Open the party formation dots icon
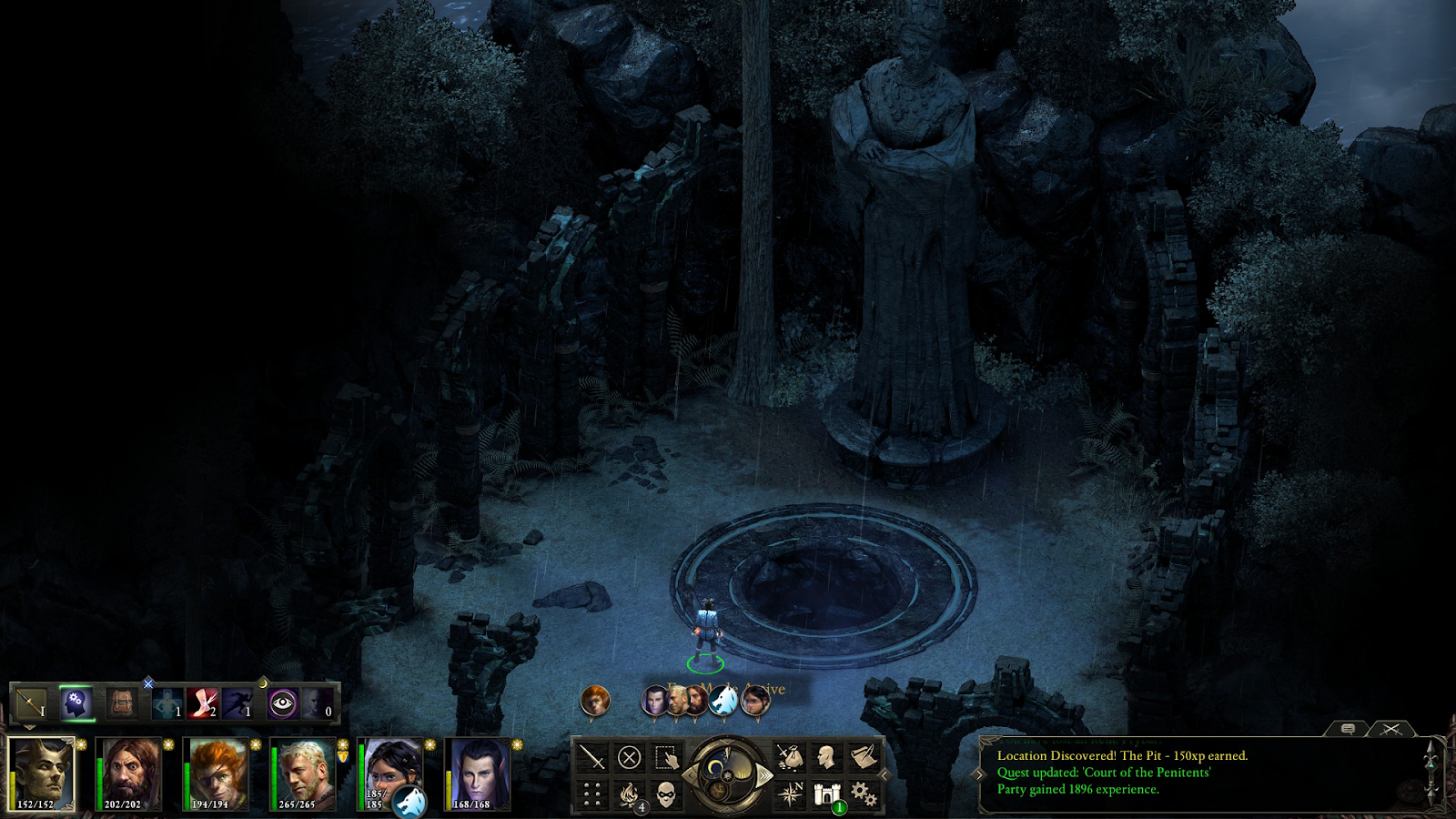The image size is (1456, 819). tap(591, 793)
